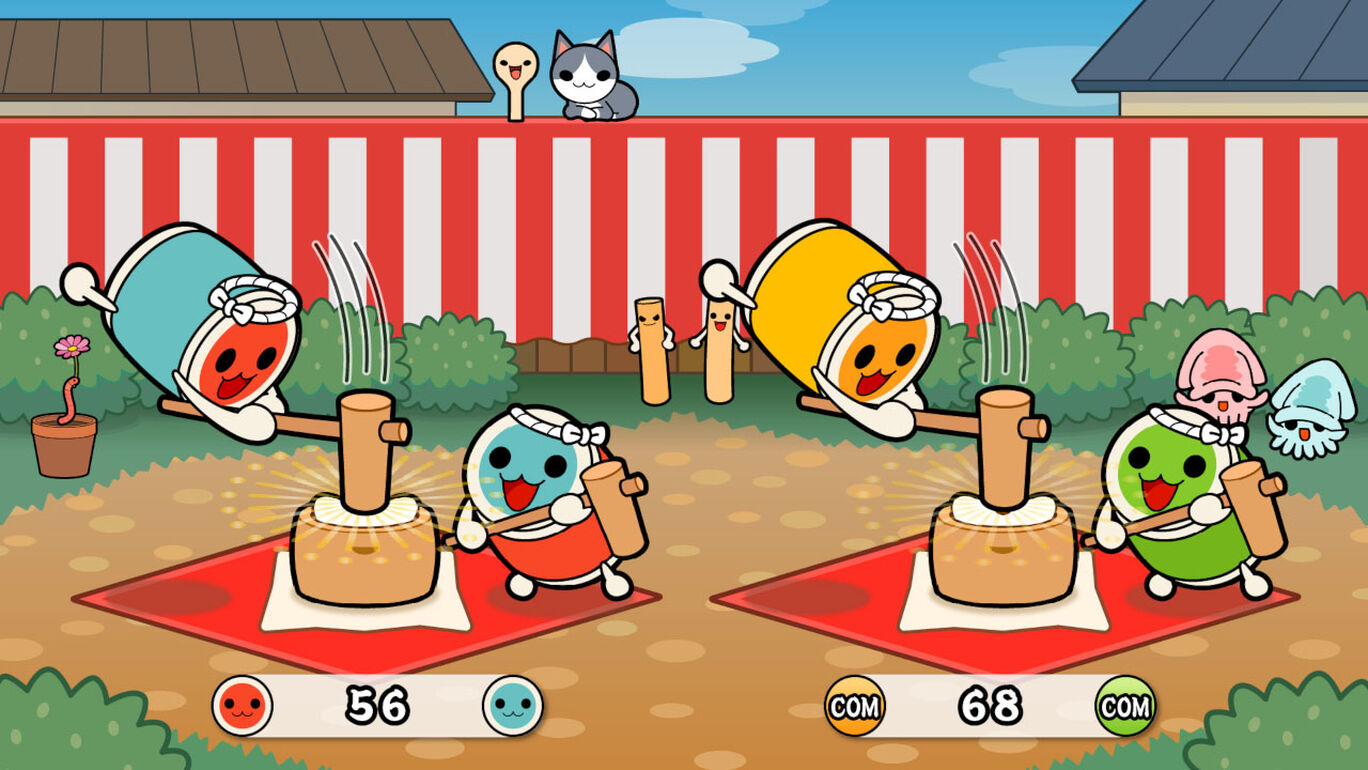Click the blue Katsu-chan player icon
This screenshot has width=1368, height=770.
(513, 705)
